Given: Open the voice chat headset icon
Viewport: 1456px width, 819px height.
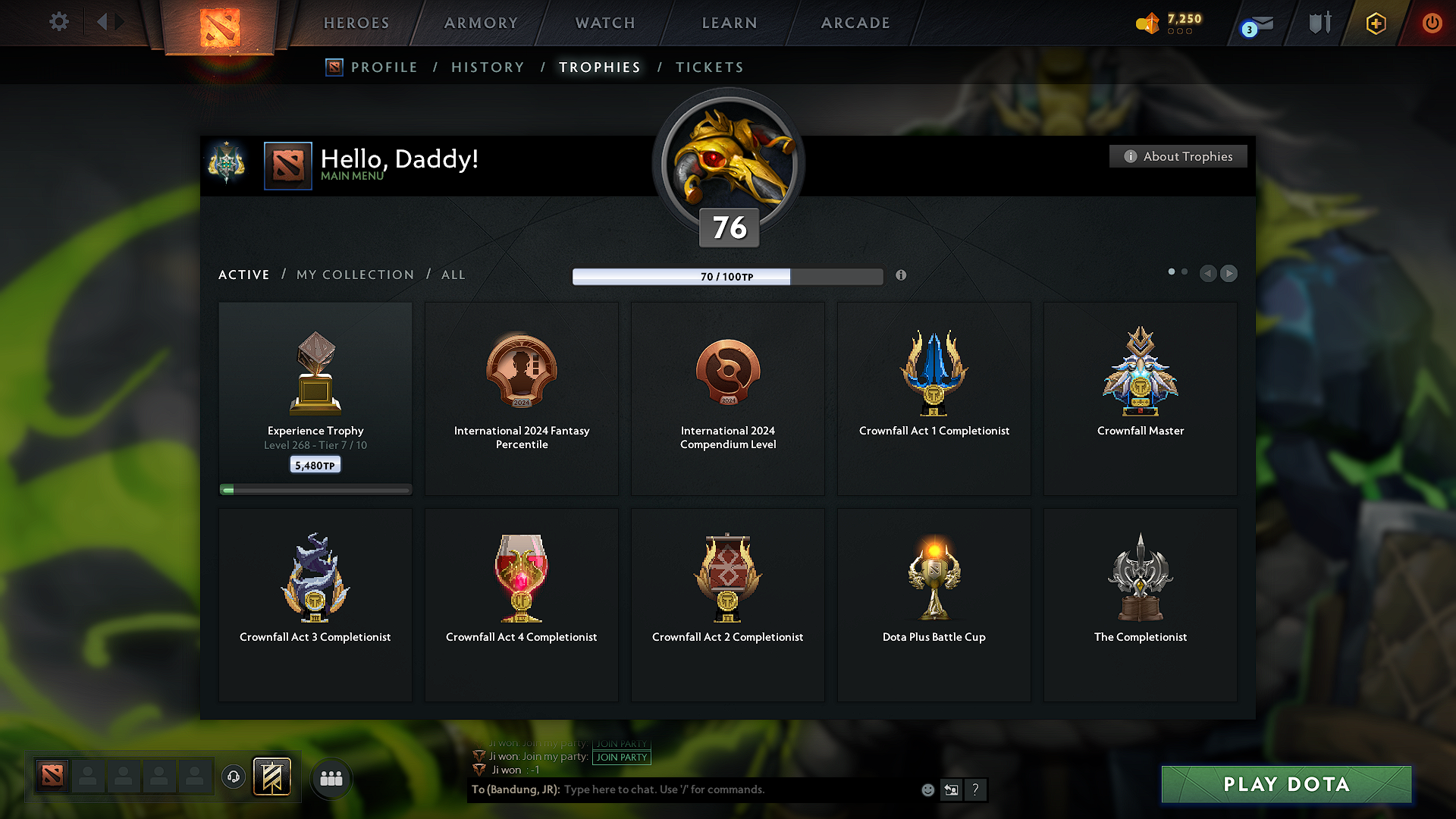Looking at the screenshot, I should (234, 777).
